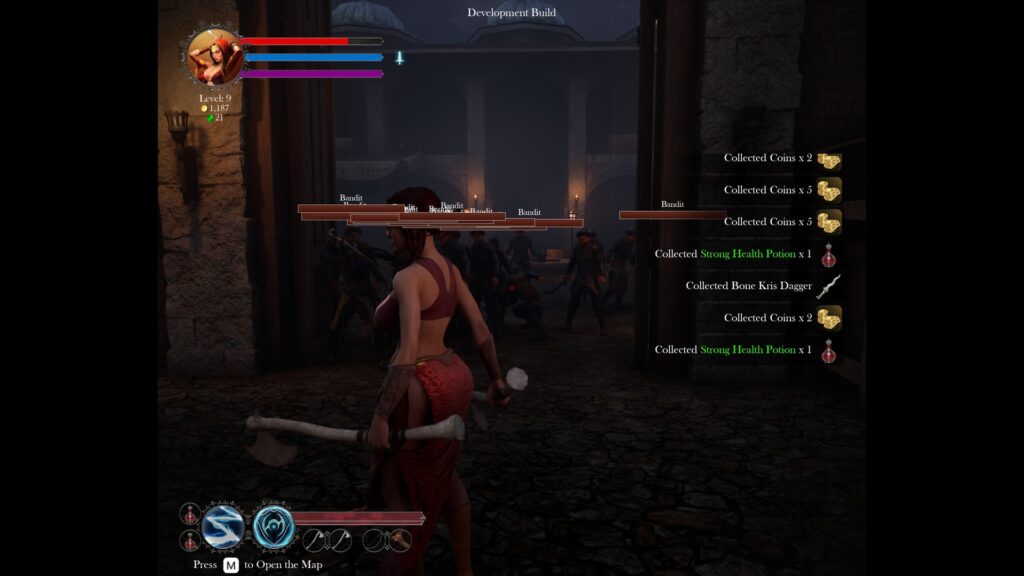This screenshot has width=1024, height=576.
Task: Select the glowing sword buff icon
Action: coord(399,58)
